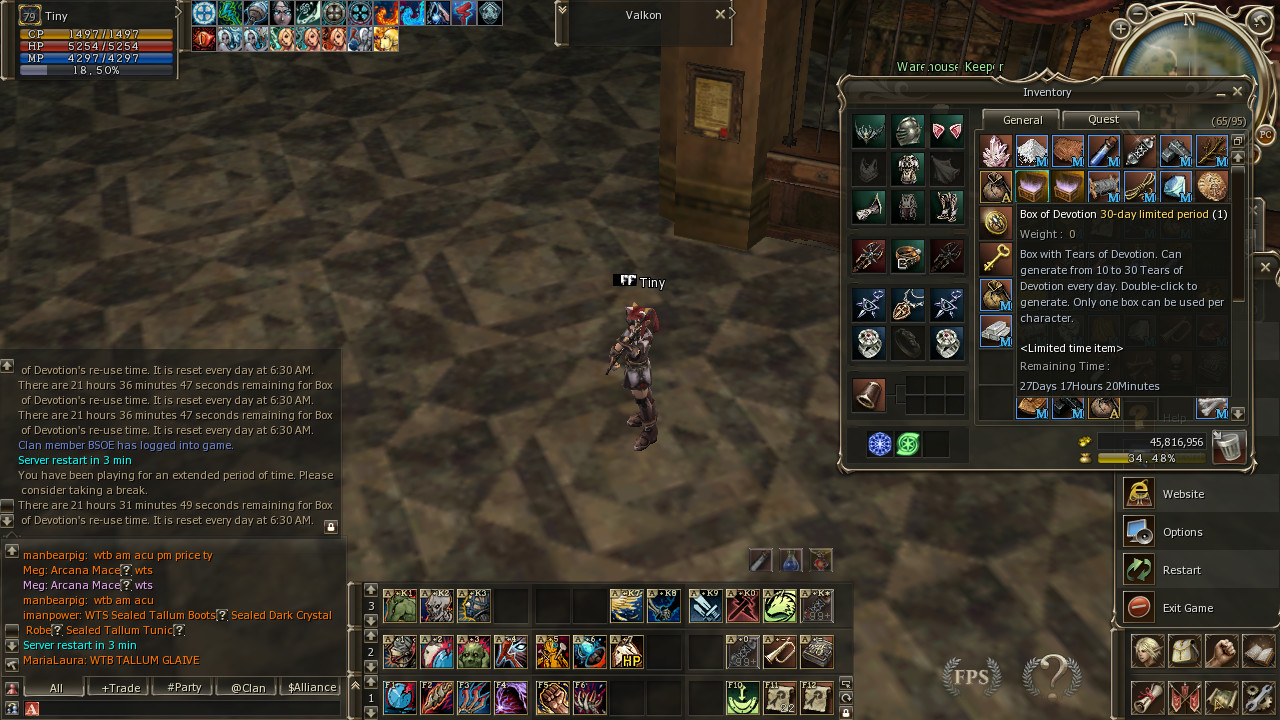This screenshot has width=1280, height=720.
Task: Activate the fist skill in F5 slot
Action: (x=552, y=697)
